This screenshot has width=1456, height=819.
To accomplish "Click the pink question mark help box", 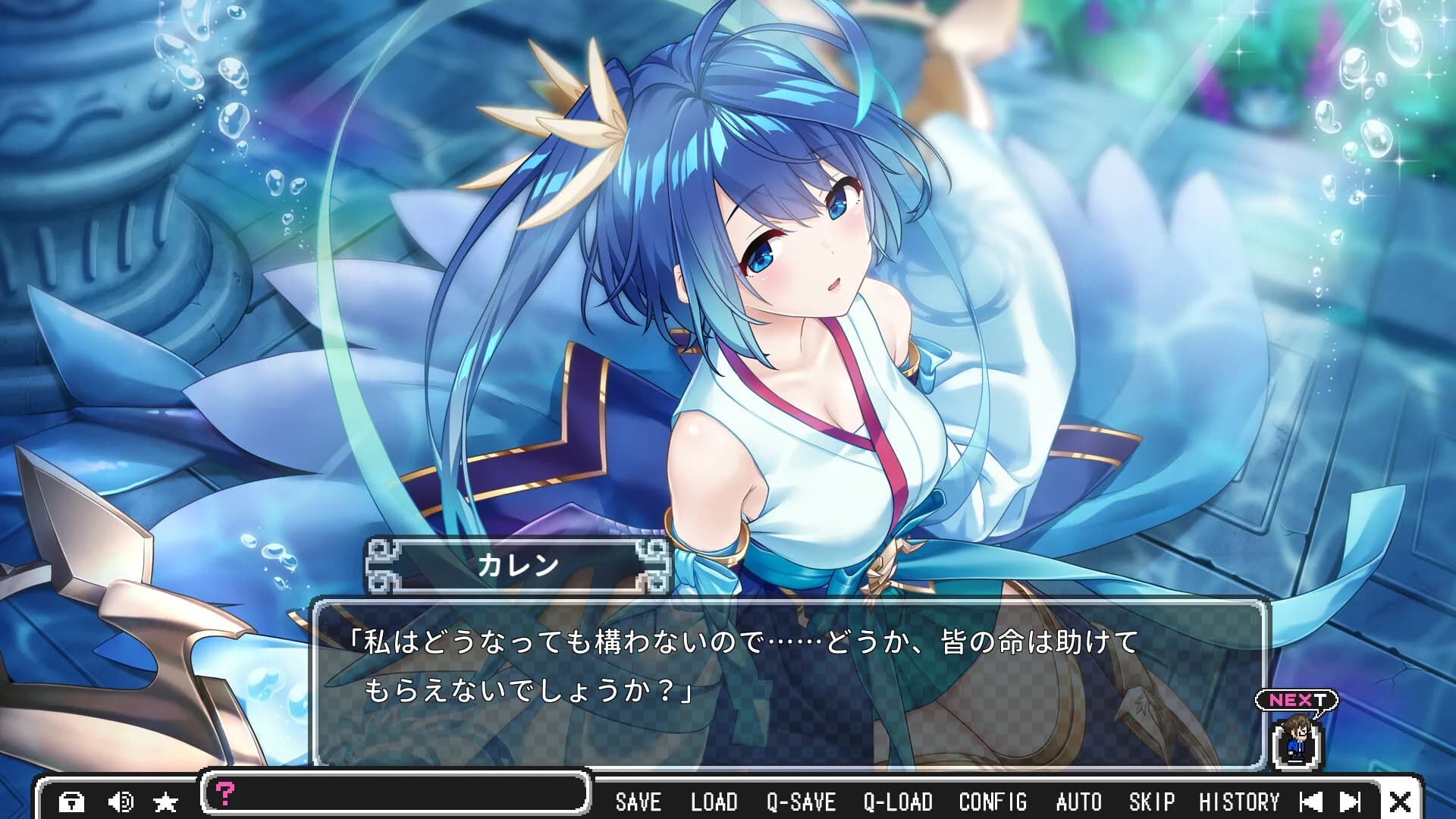I will coord(226,793).
